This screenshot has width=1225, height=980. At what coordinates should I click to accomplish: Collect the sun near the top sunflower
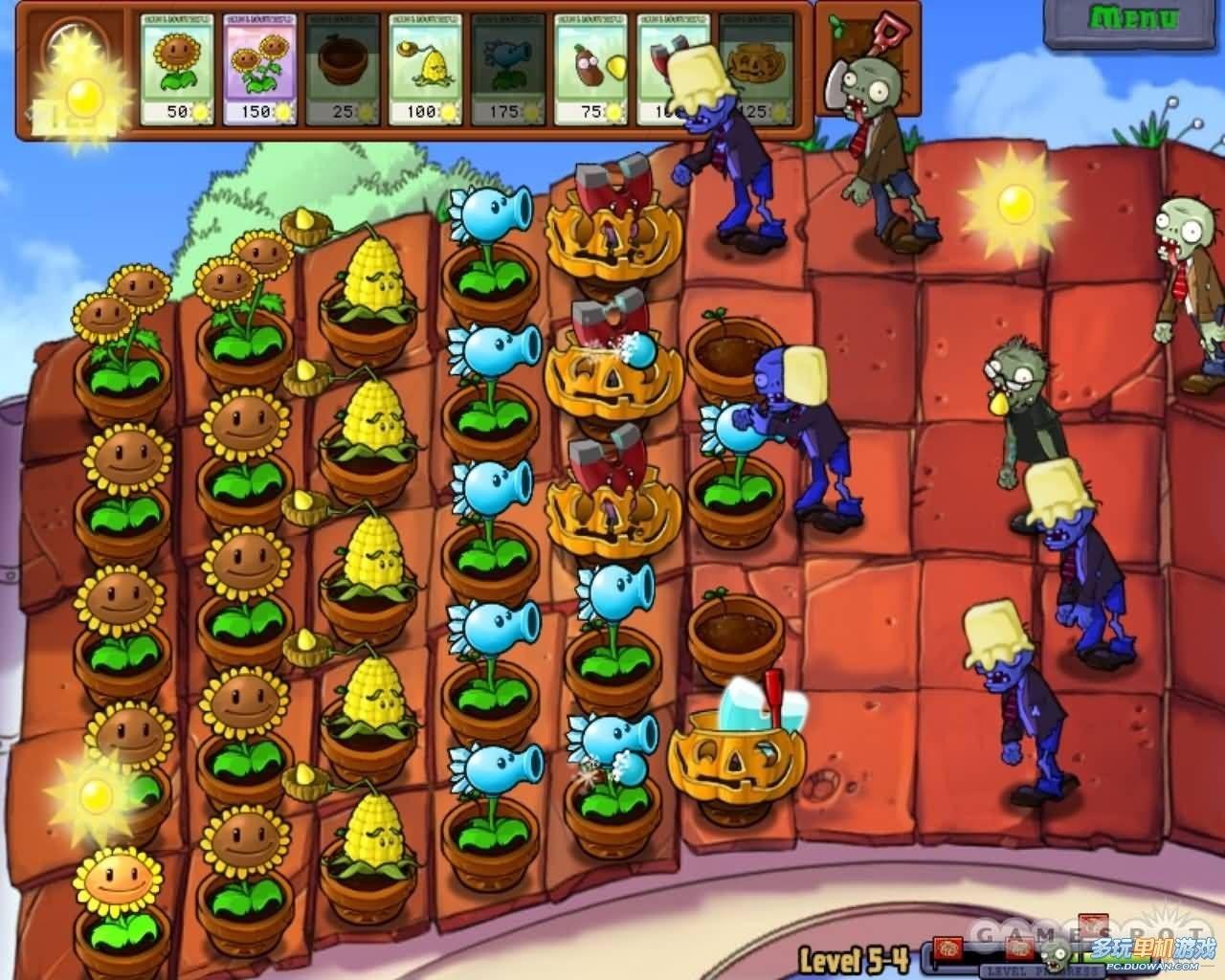point(96,794)
